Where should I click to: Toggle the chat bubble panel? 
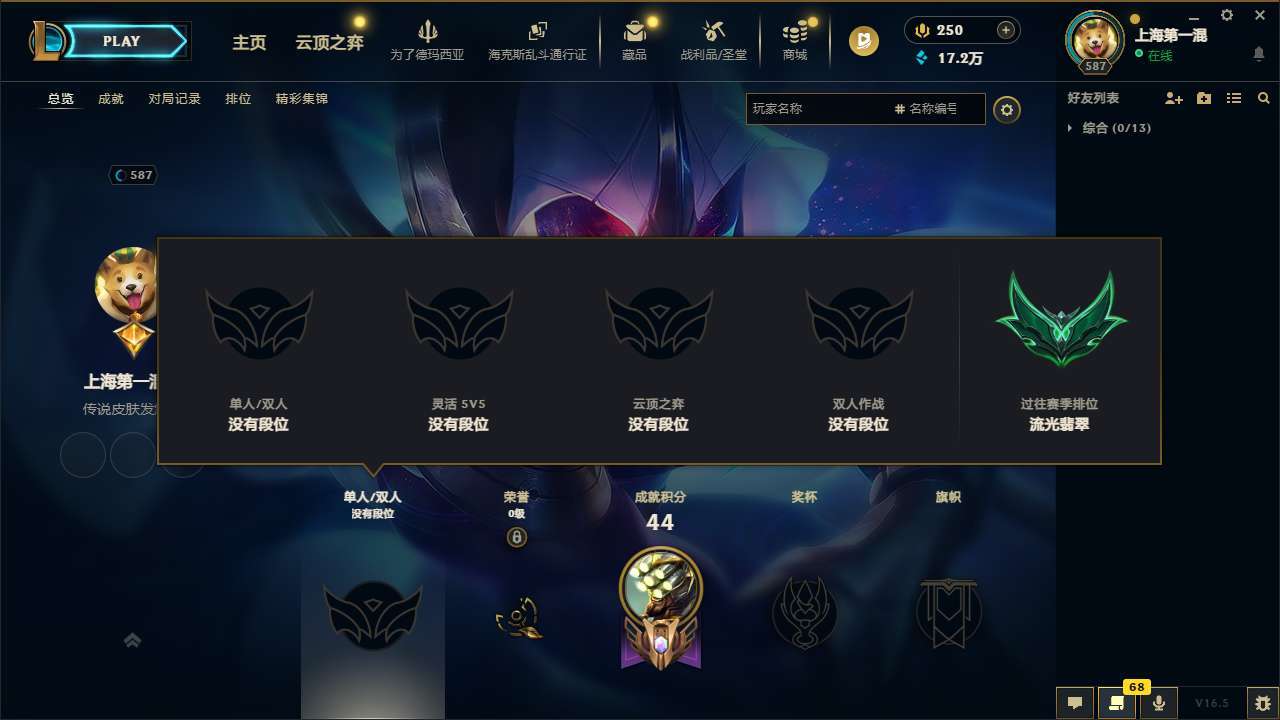1075,702
